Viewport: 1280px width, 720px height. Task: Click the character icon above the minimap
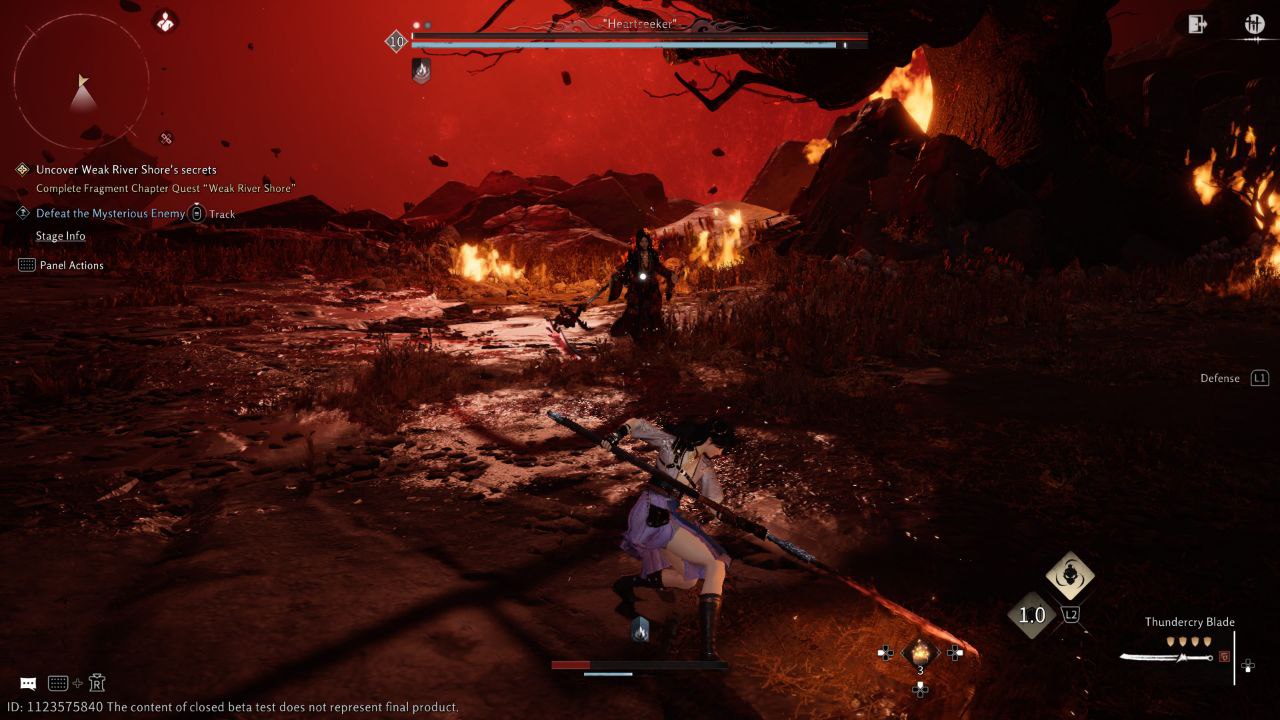click(x=165, y=21)
